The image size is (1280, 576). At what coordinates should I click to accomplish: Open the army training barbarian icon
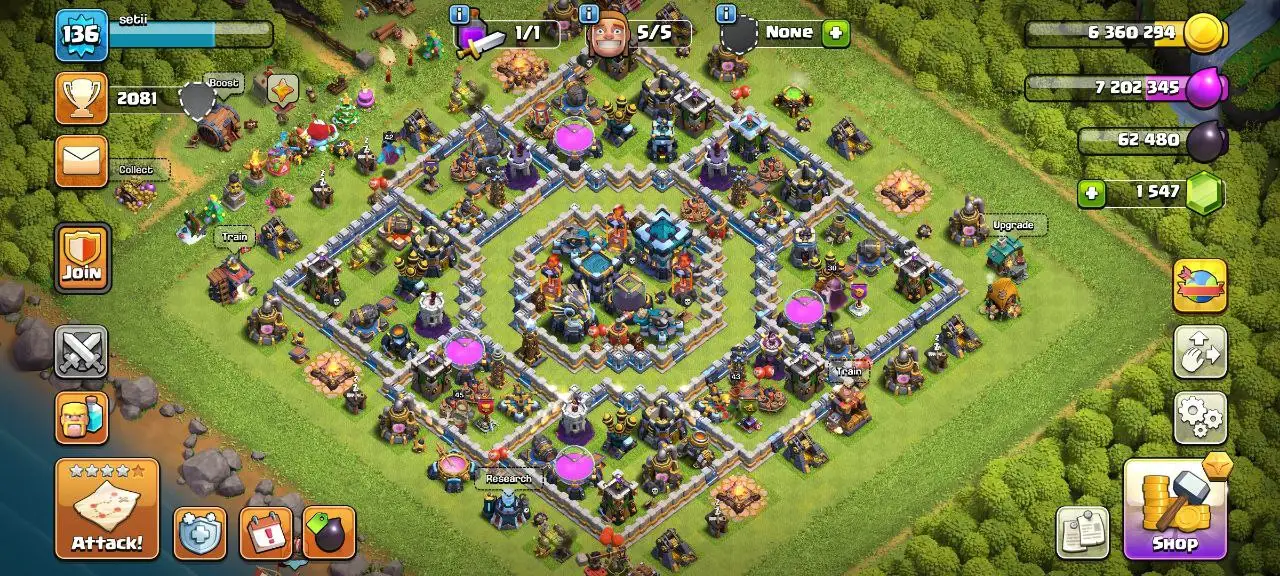(81, 416)
